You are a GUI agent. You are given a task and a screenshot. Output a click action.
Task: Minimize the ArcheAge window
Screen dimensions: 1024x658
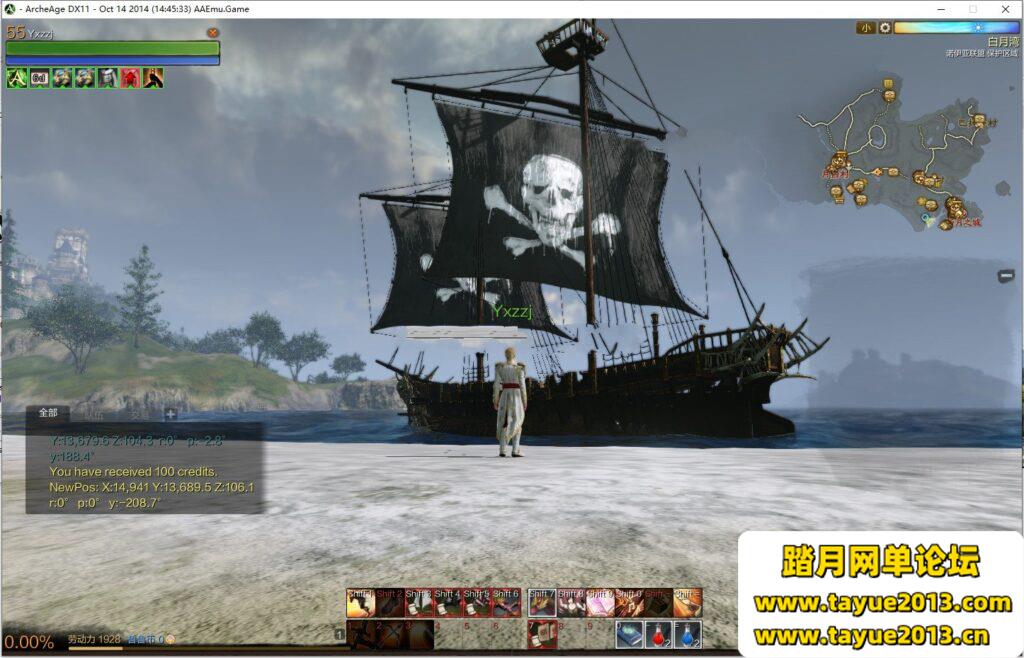point(940,9)
